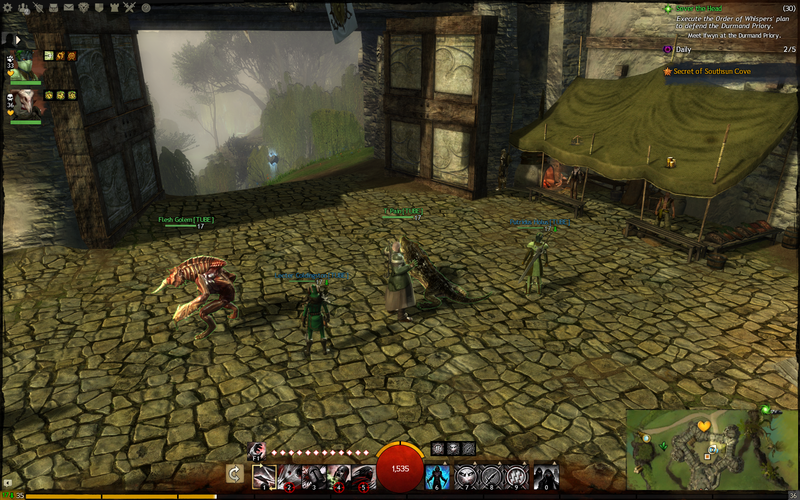800x500 pixels.
Task: Open the guild shield icon
Action: click(x=99, y=7)
